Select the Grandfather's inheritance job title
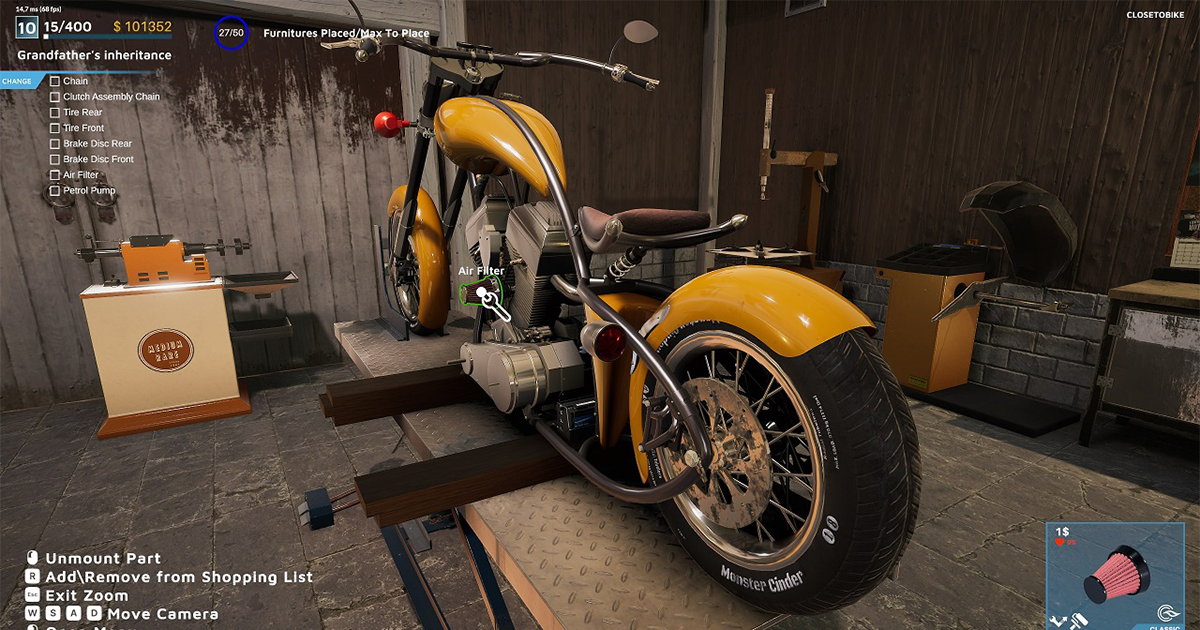Viewport: 1200px width, 630px height. pos(94,55)
